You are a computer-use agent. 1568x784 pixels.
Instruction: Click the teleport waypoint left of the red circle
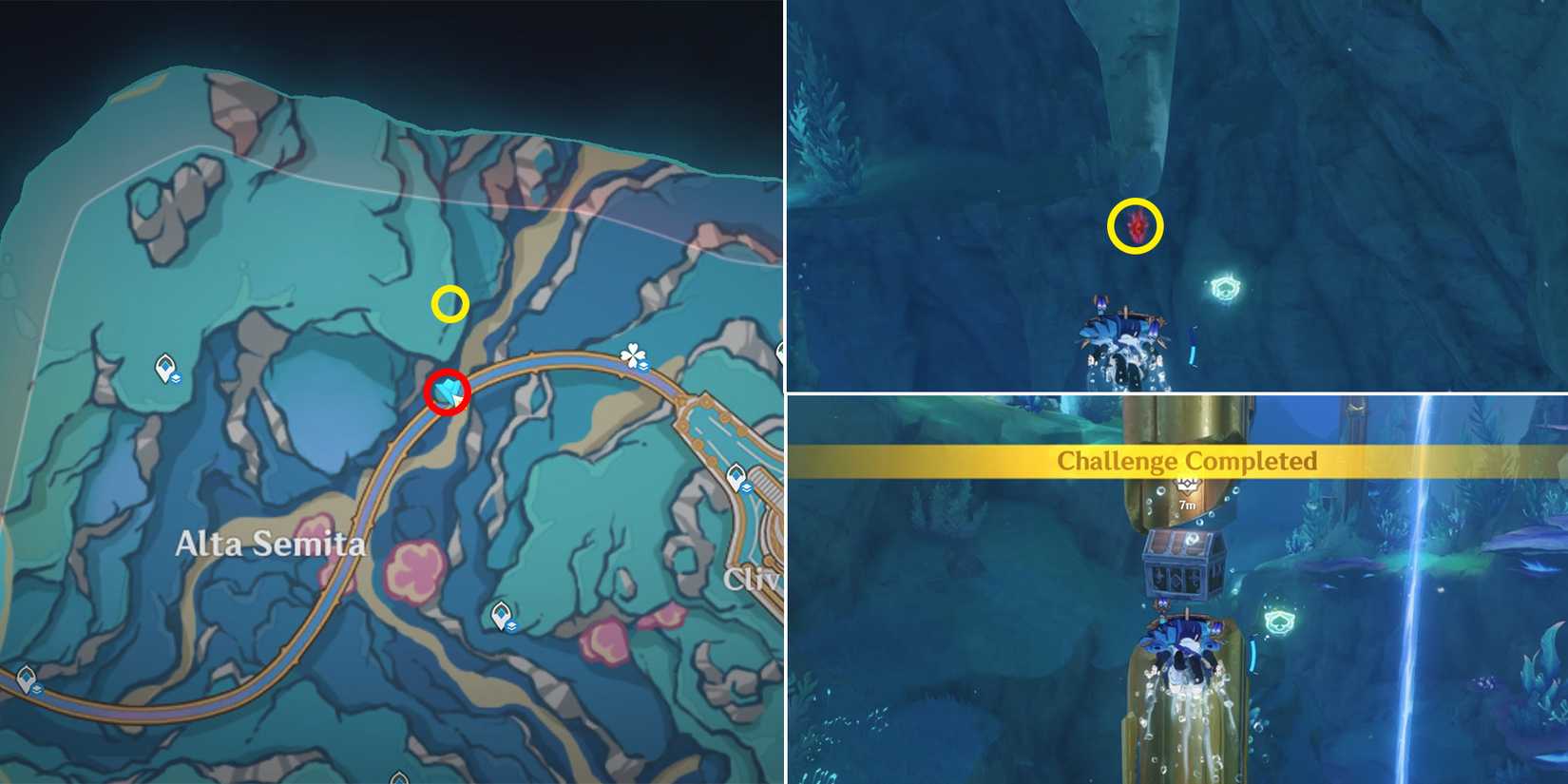pyautogui.click(x=164, y=368)
